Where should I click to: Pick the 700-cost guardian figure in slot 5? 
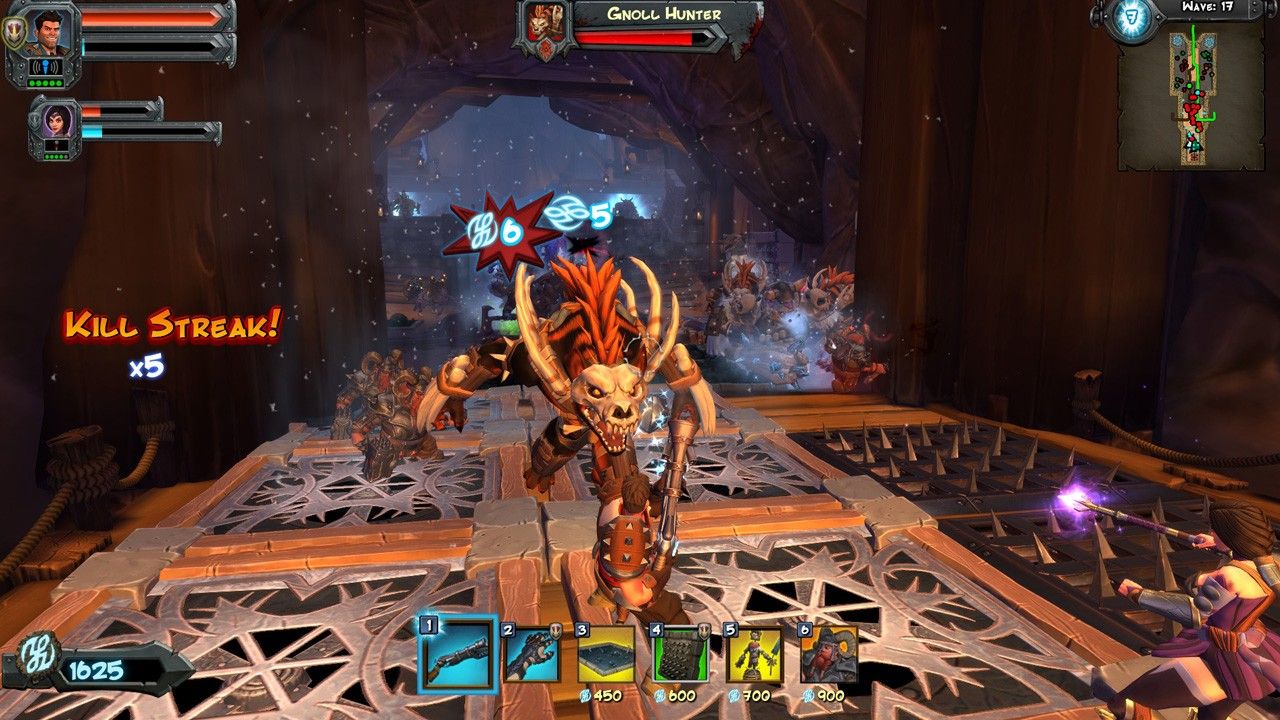754,655
